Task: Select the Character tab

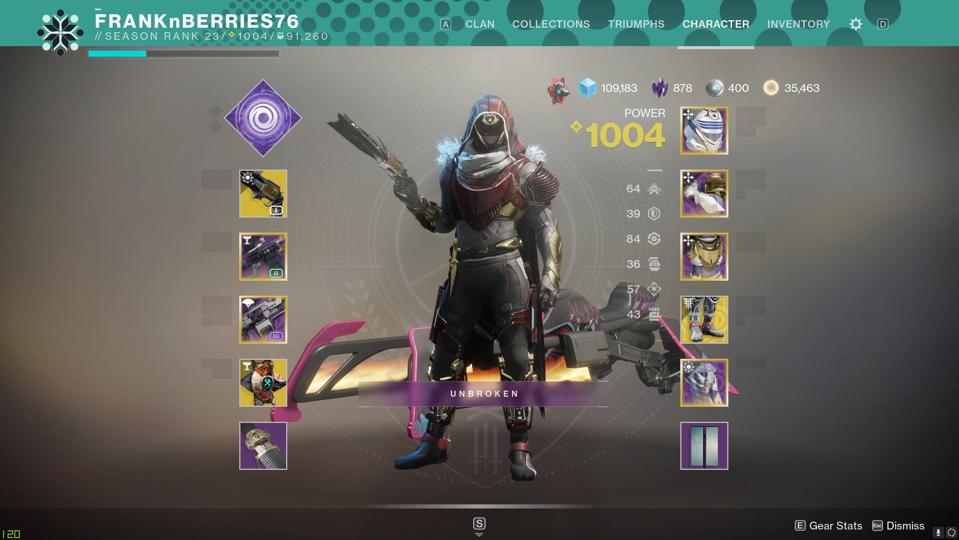Action: point(715,24)
